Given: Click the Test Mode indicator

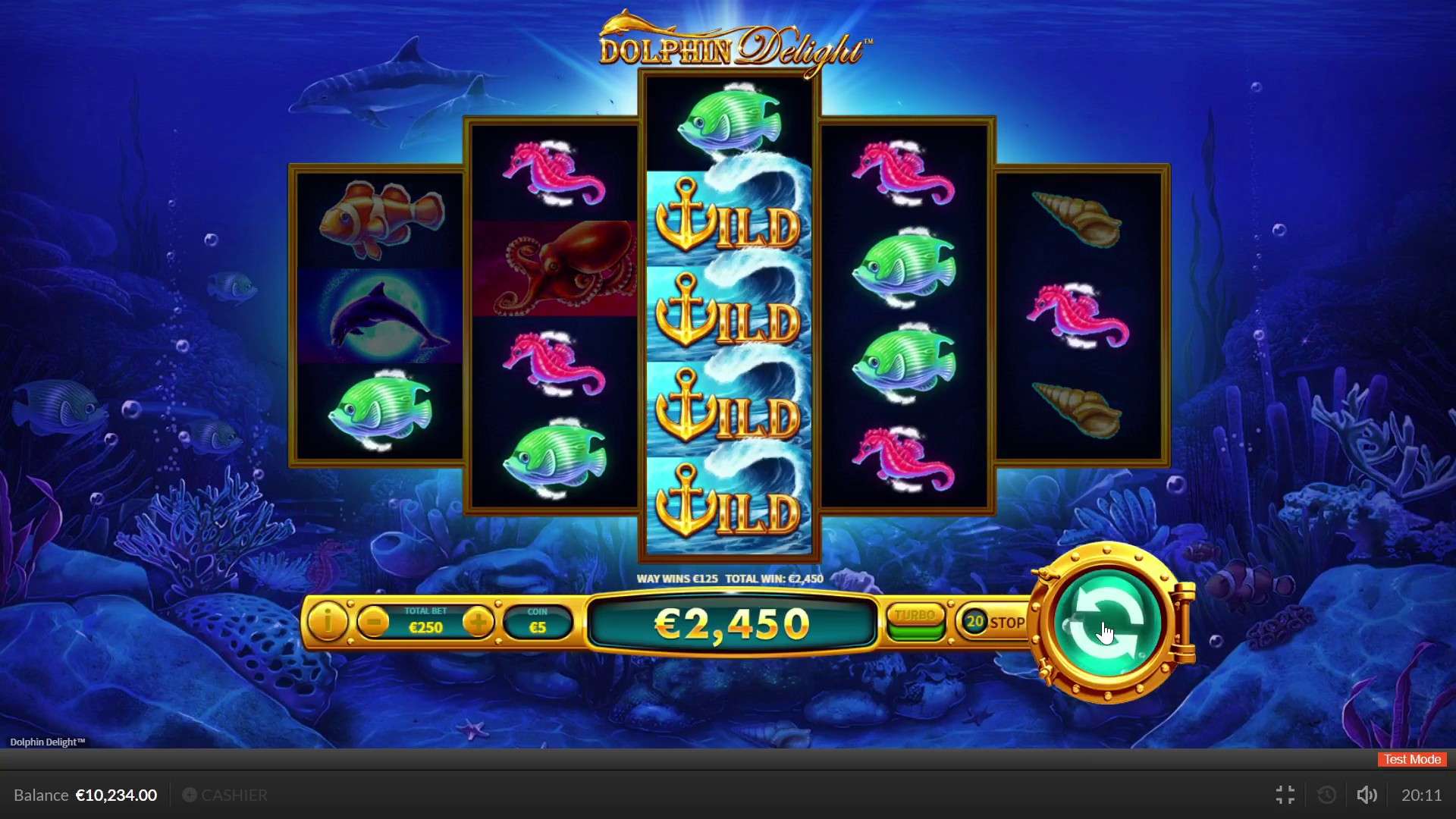Looking at the screenshot, I should point(1410,759).
